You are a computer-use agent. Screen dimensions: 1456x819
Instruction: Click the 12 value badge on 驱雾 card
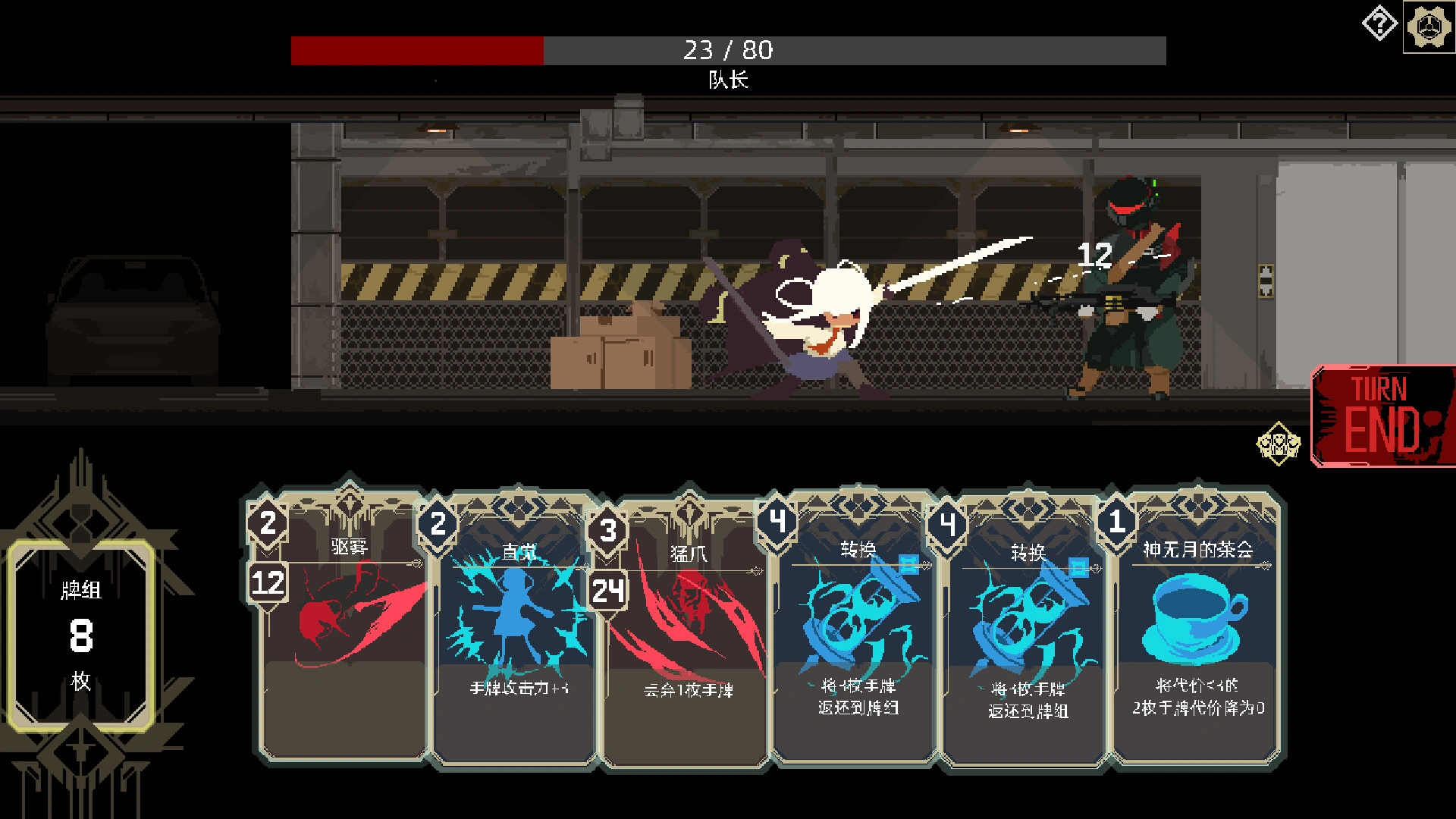[267, 584]
